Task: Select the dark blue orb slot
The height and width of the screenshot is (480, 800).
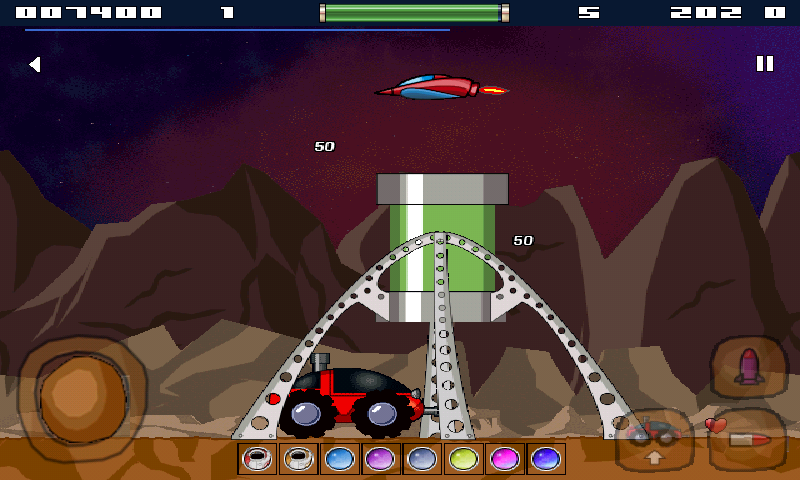Action: 545,459
